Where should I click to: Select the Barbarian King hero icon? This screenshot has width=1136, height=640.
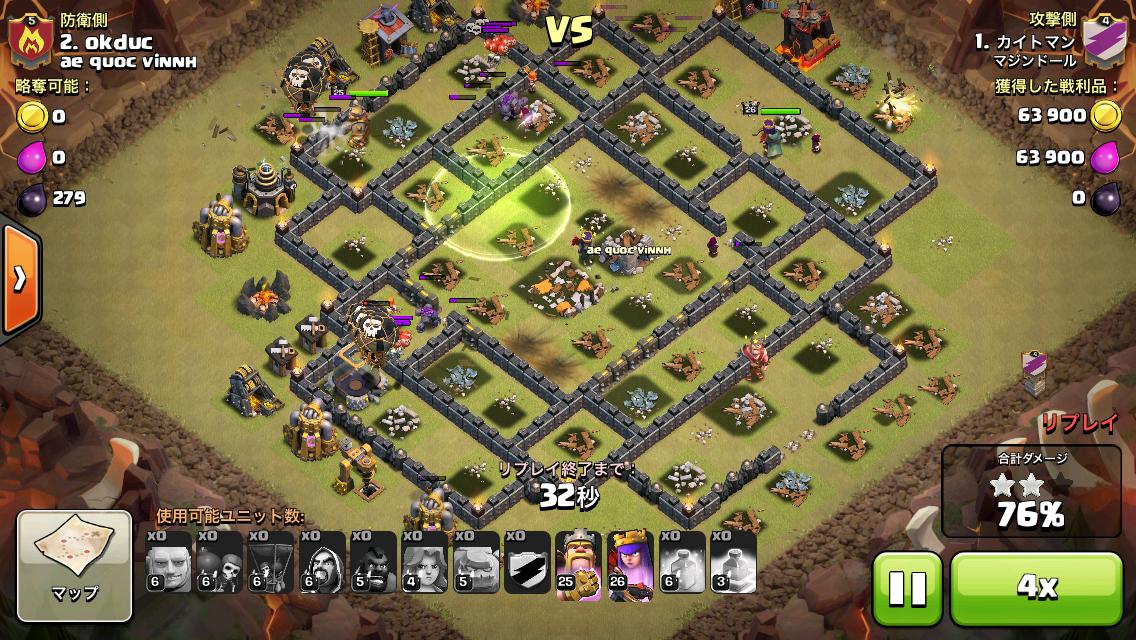click(x=578, y=563)
